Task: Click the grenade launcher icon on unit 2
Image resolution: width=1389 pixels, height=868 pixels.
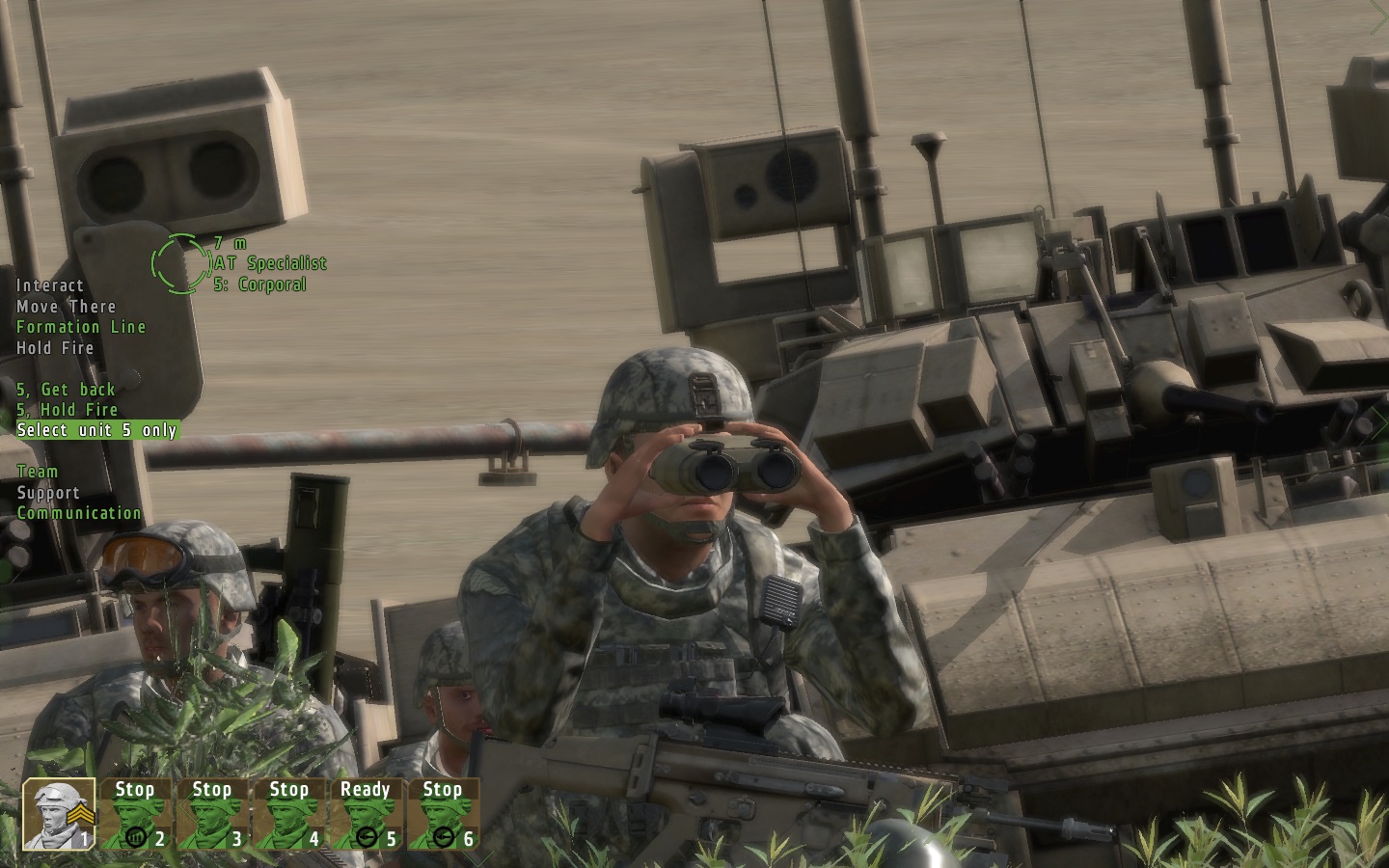Action: (x=136, y=838)
